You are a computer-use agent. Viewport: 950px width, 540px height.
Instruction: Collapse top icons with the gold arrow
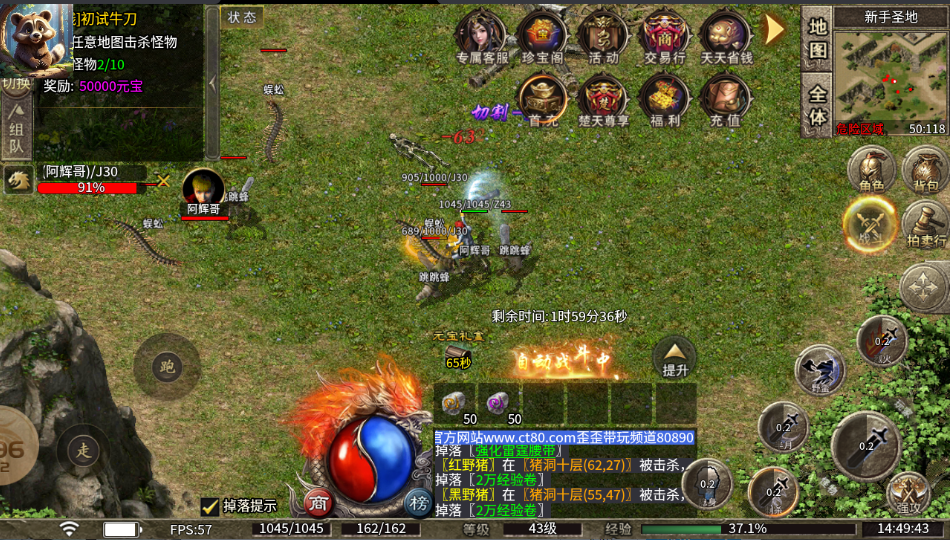[774, 29]
